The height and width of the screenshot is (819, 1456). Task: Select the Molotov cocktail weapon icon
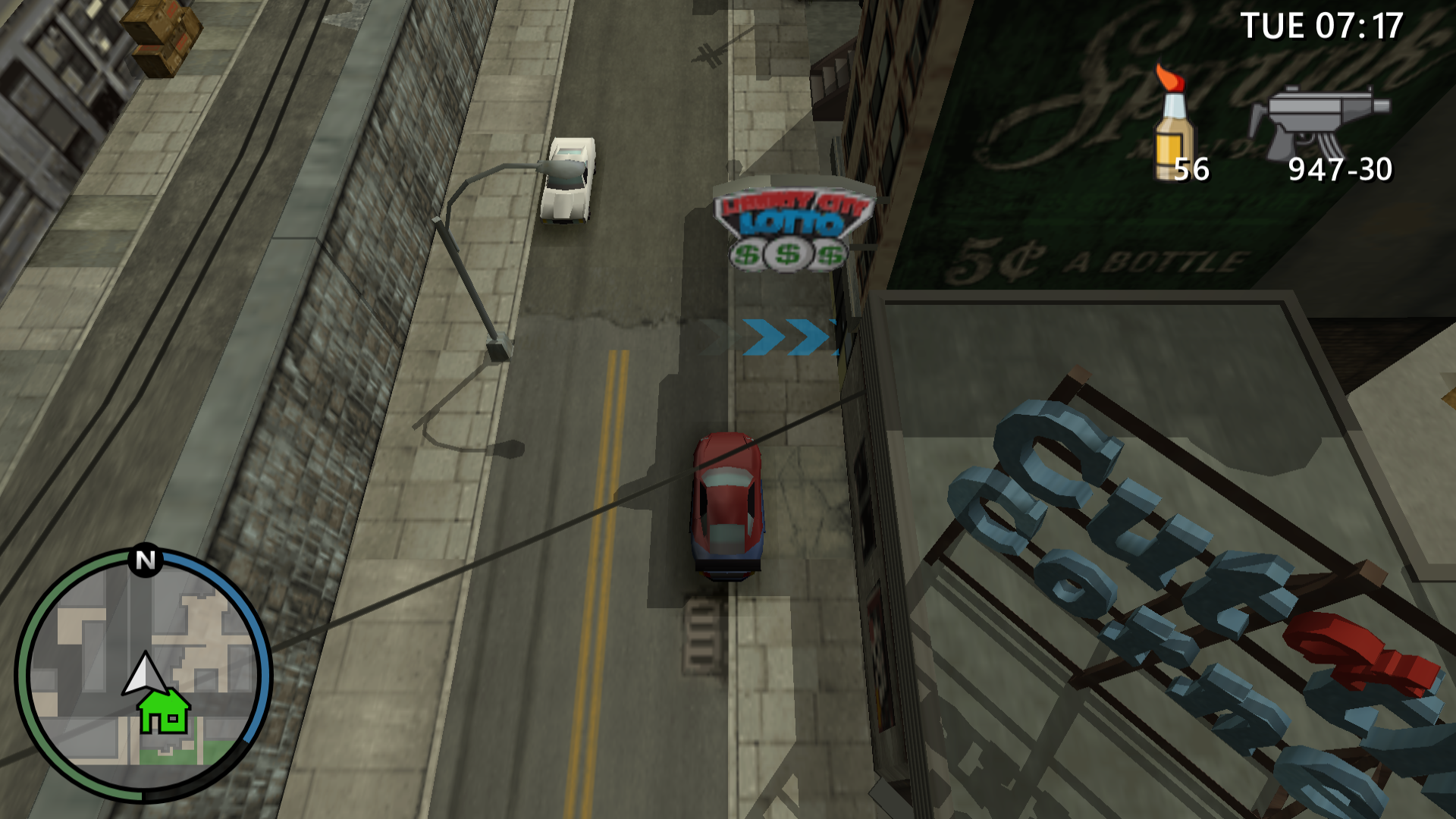pos(1174,125)
